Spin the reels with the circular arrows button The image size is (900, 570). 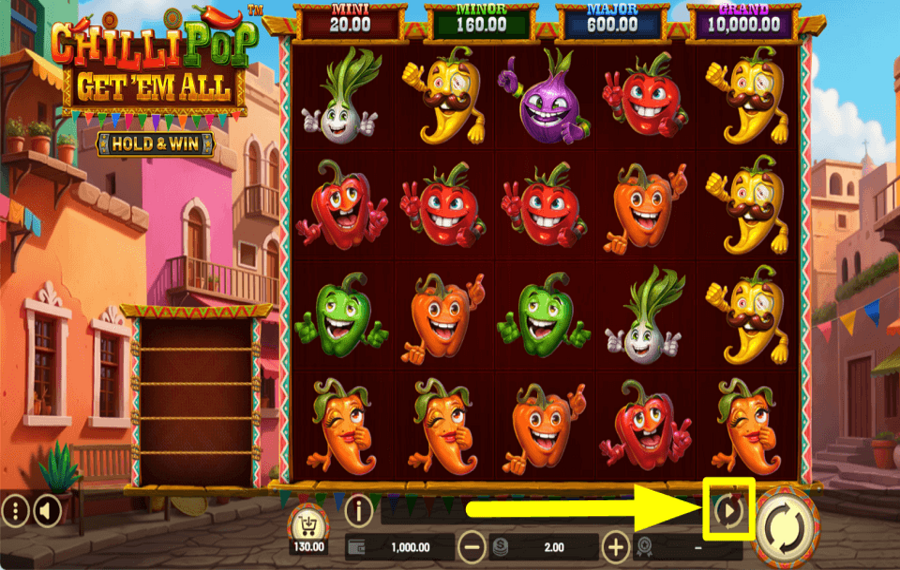point(786,522)
